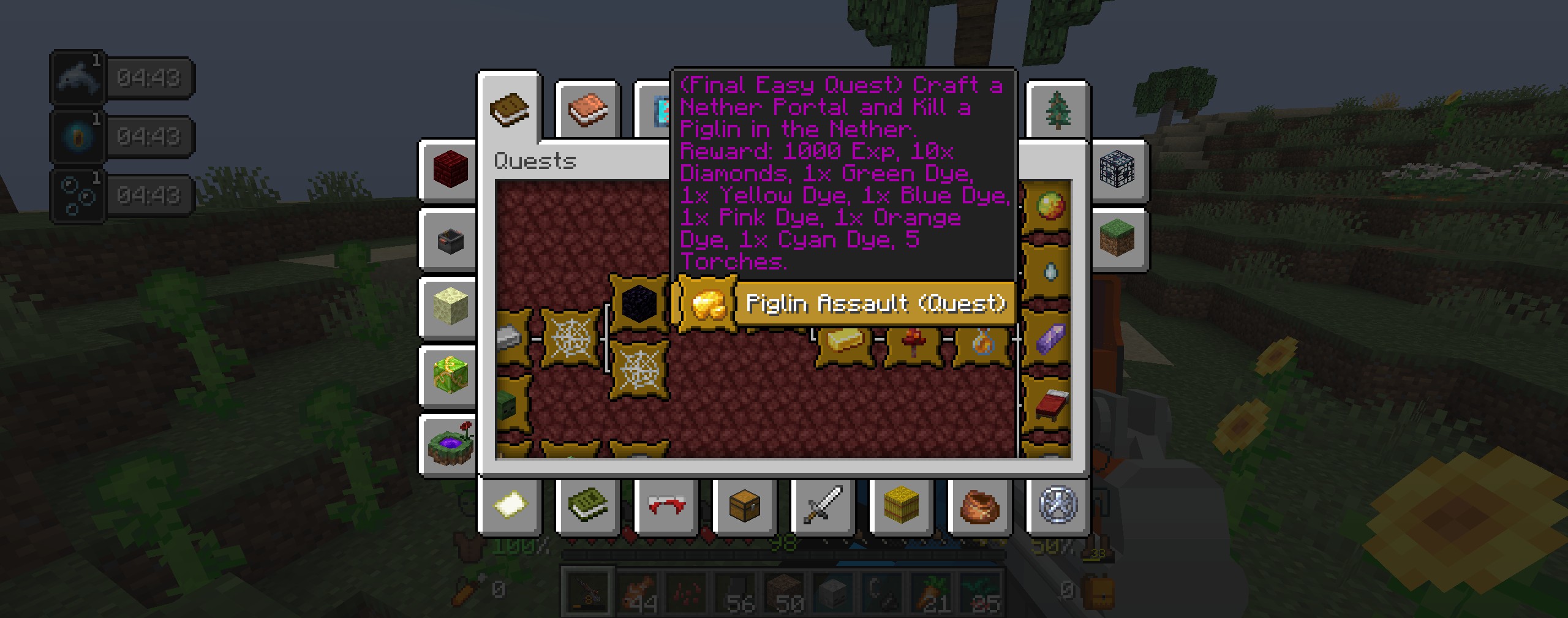Switch to the grass block tab
Image resolution: width=1568 pixels, height=618 pixels.
[1117, 238]
